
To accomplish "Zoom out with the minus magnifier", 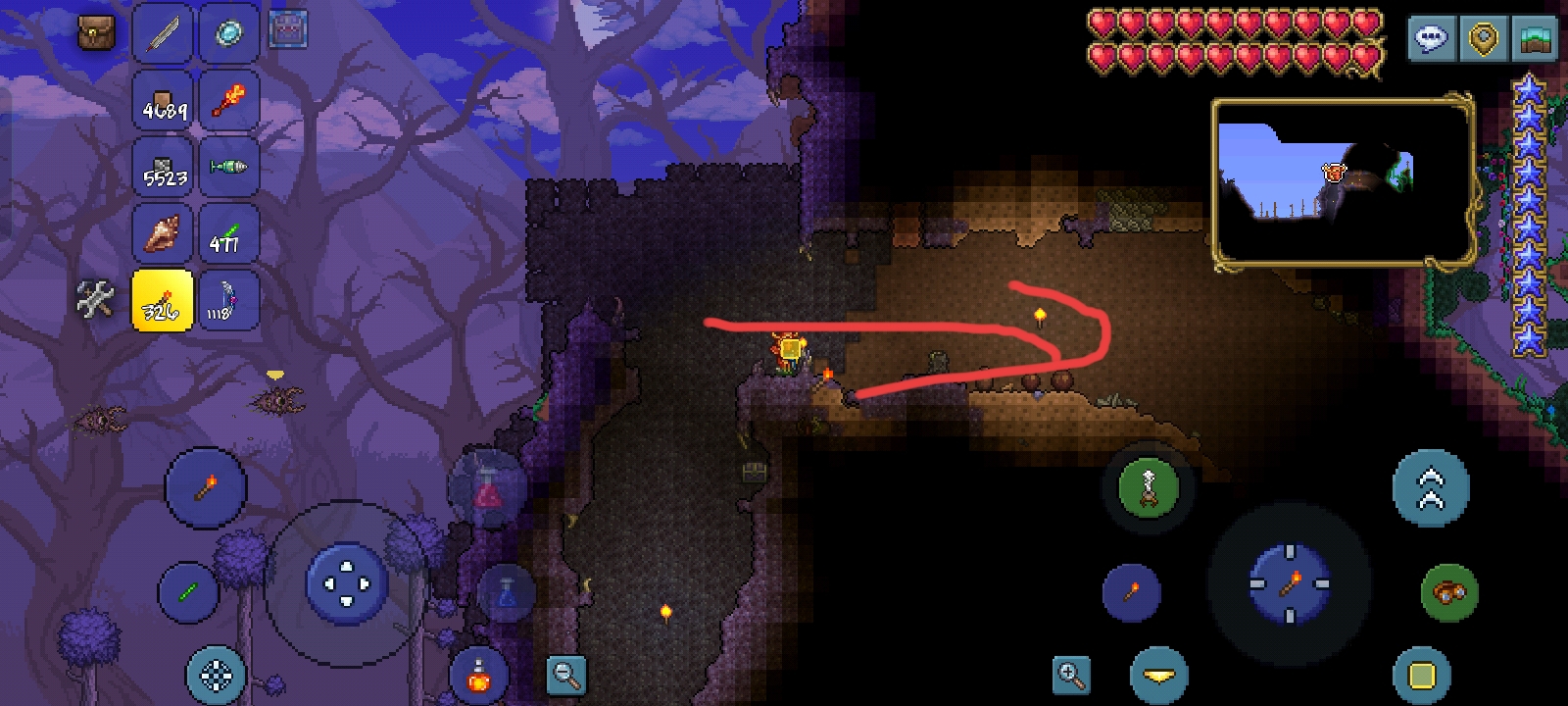I will point(566,674).
